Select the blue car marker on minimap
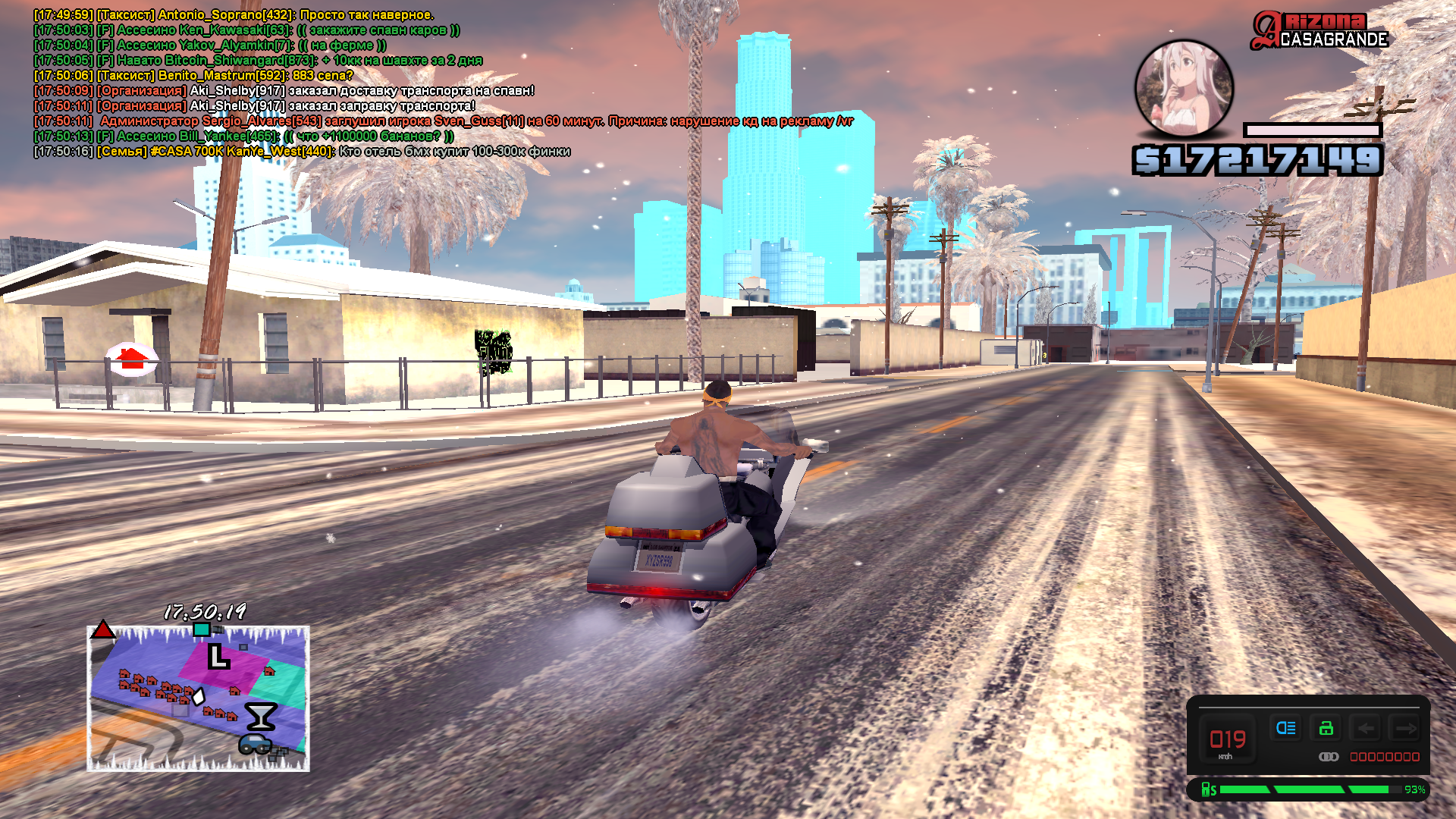This screenshot has width=1456, height=819. 256,744
